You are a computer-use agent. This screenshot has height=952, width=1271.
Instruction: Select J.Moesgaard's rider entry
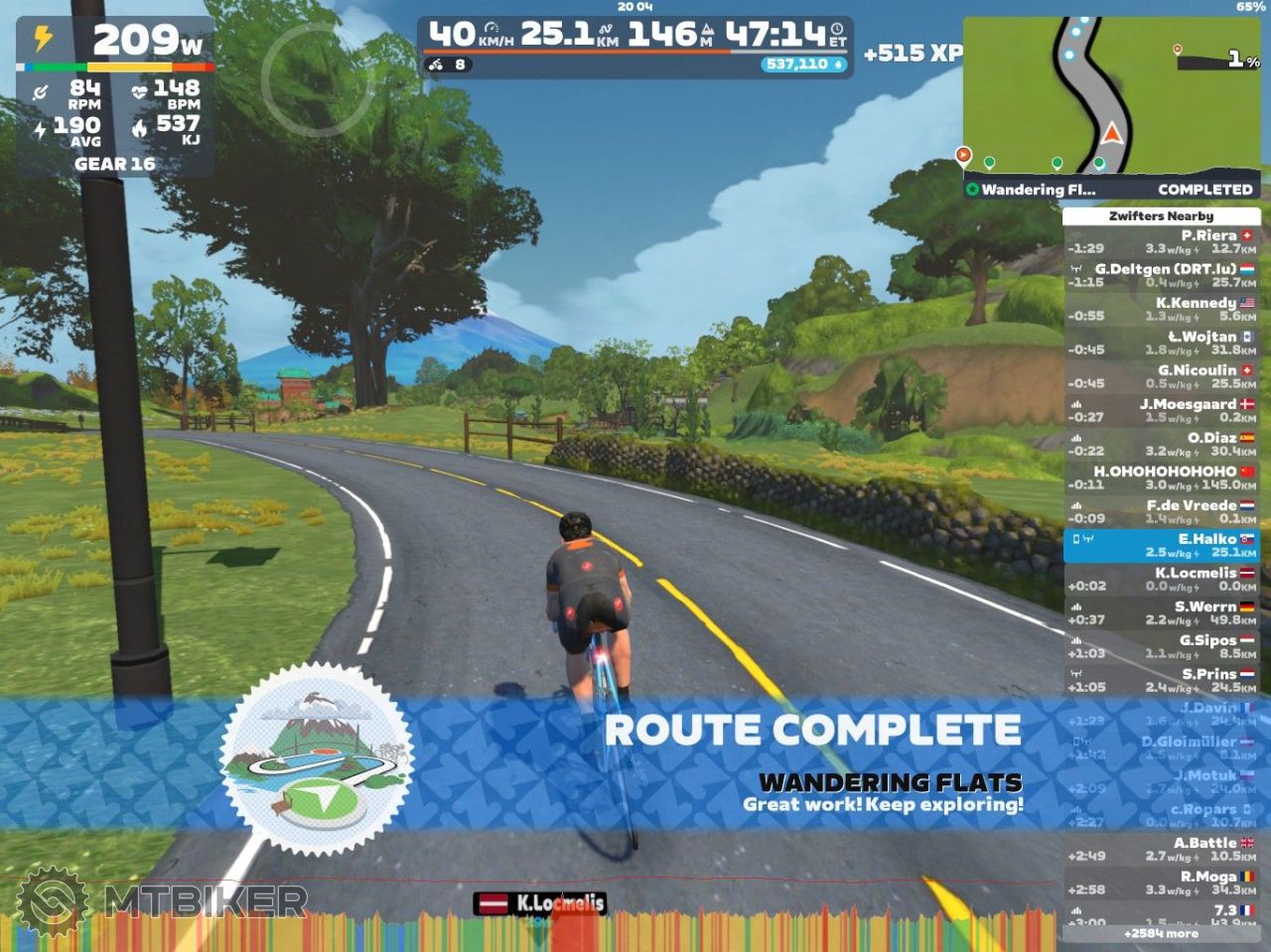point(1161,411)
